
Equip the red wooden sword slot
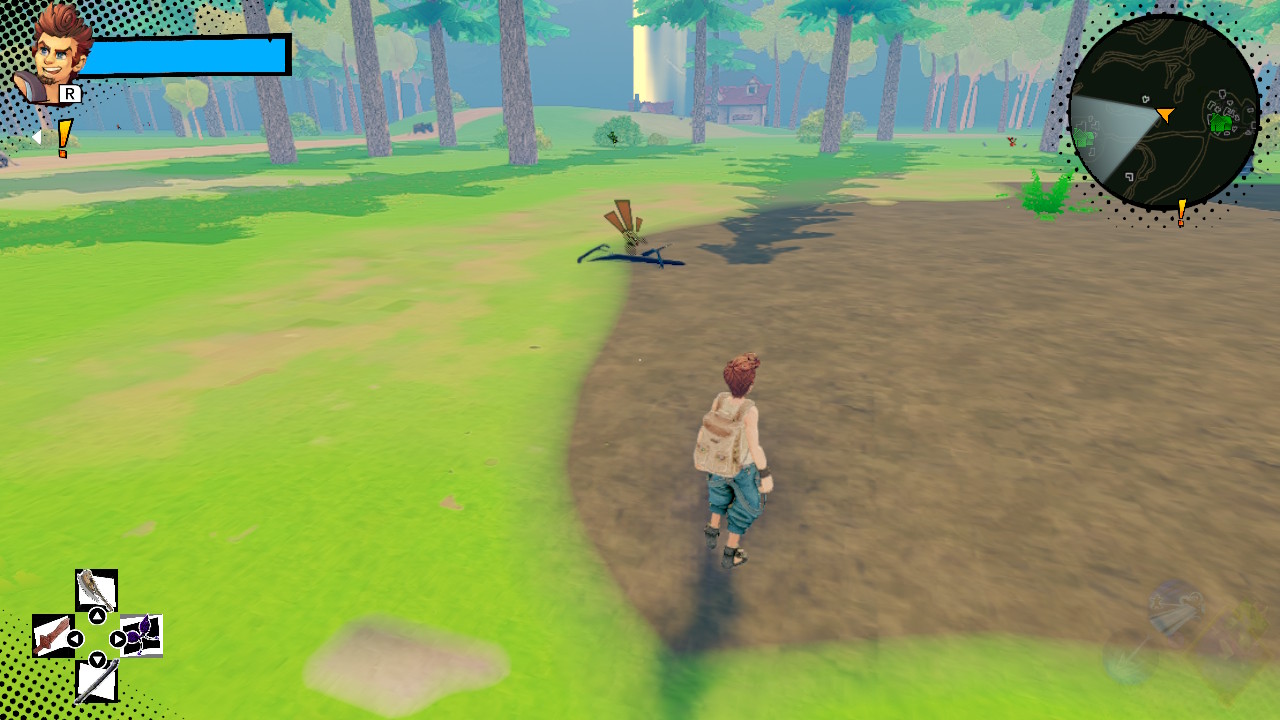tap(52, 636)
